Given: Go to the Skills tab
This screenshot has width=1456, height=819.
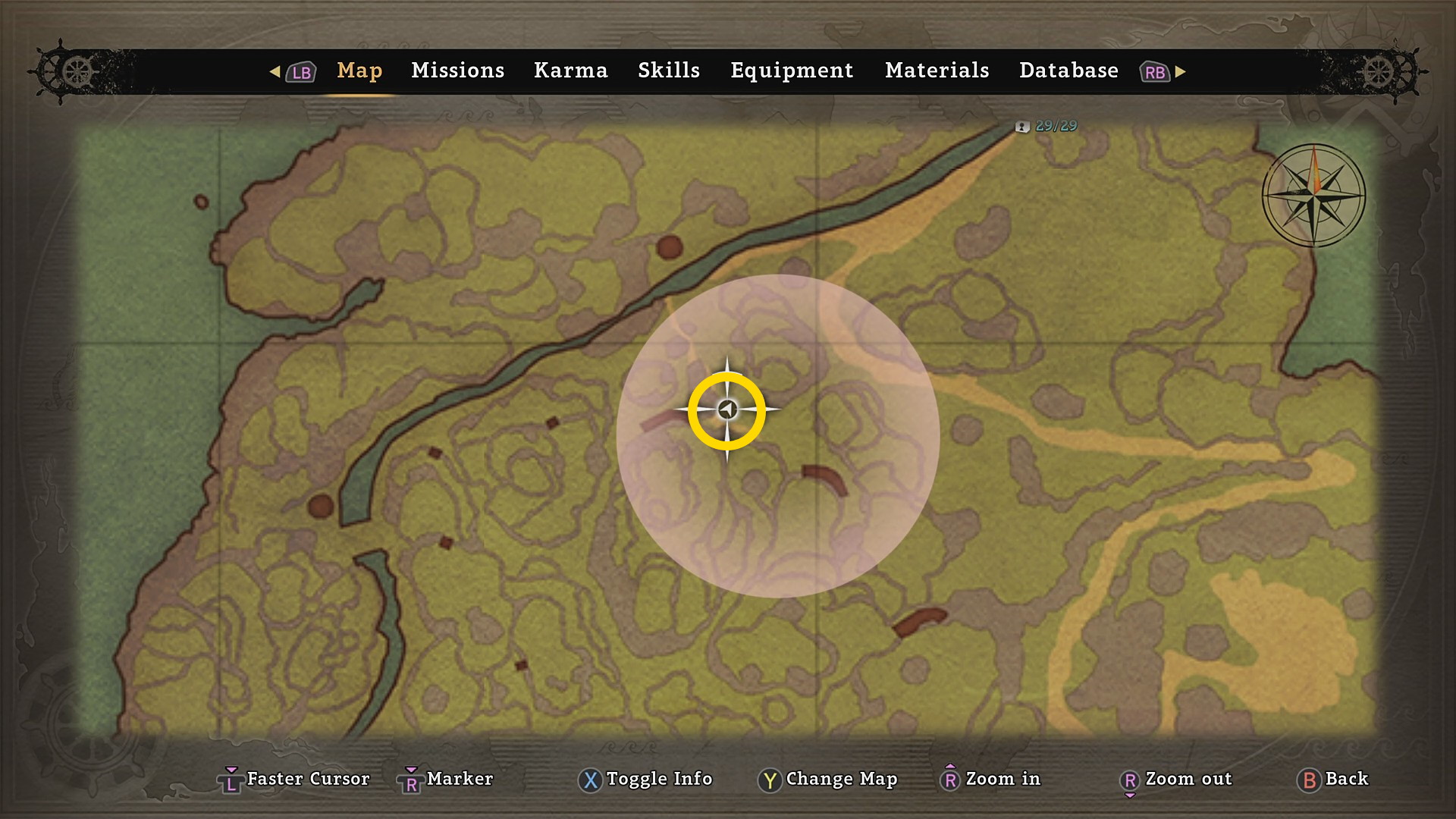Looking at the screenshot, I should coord(668,71).
